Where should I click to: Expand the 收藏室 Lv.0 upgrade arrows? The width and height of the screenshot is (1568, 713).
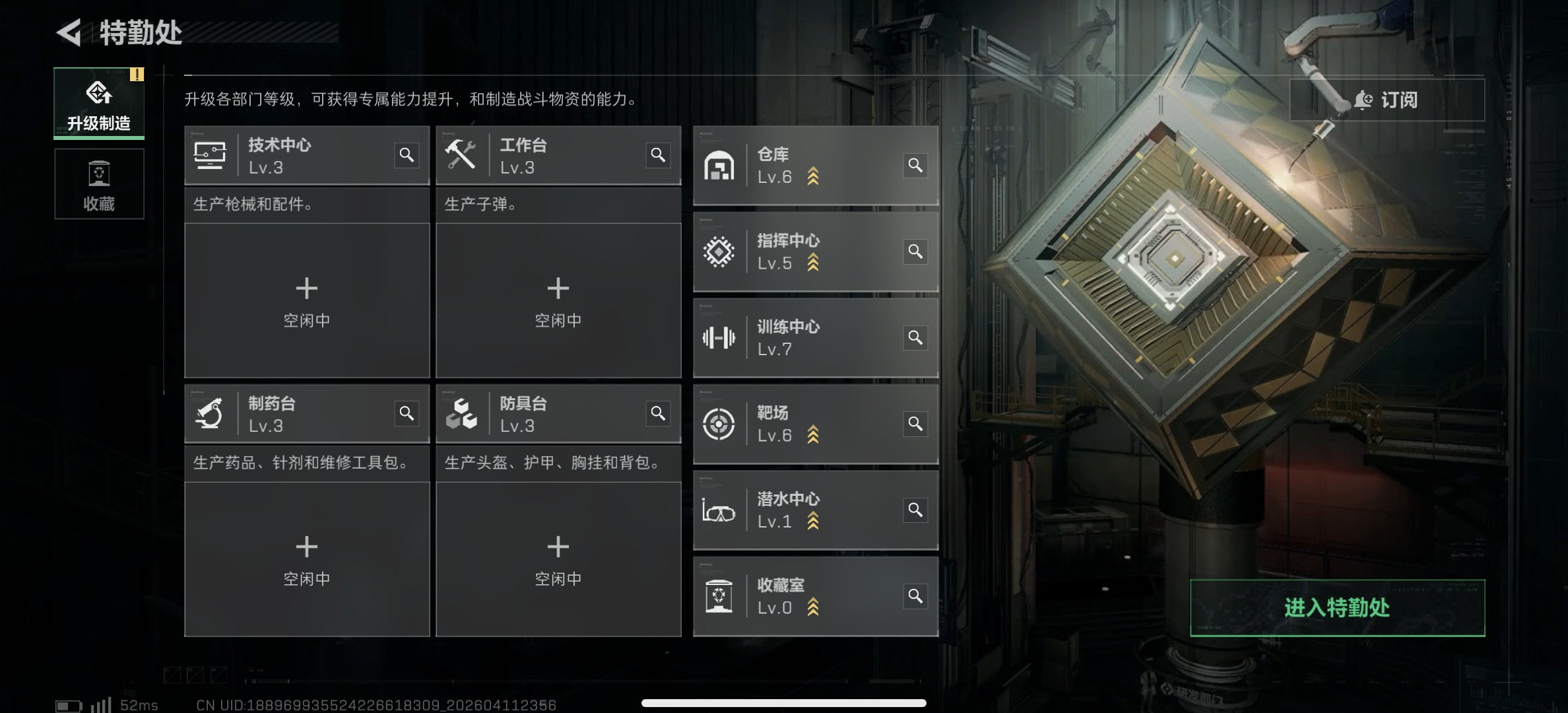pos(814,607)
